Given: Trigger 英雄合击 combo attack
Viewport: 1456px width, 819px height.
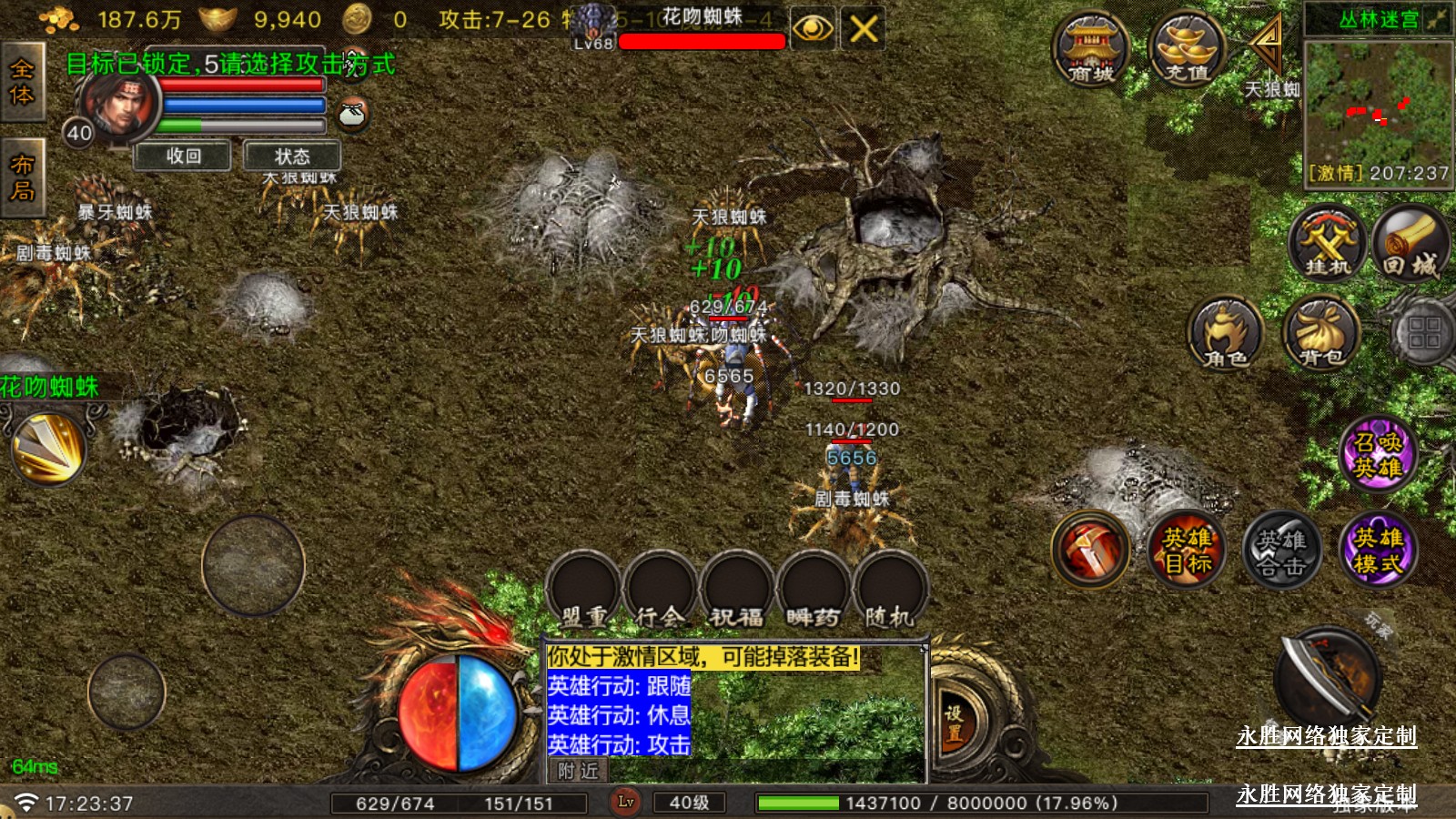Looking at the screenshot, I should pos(1281,551).
